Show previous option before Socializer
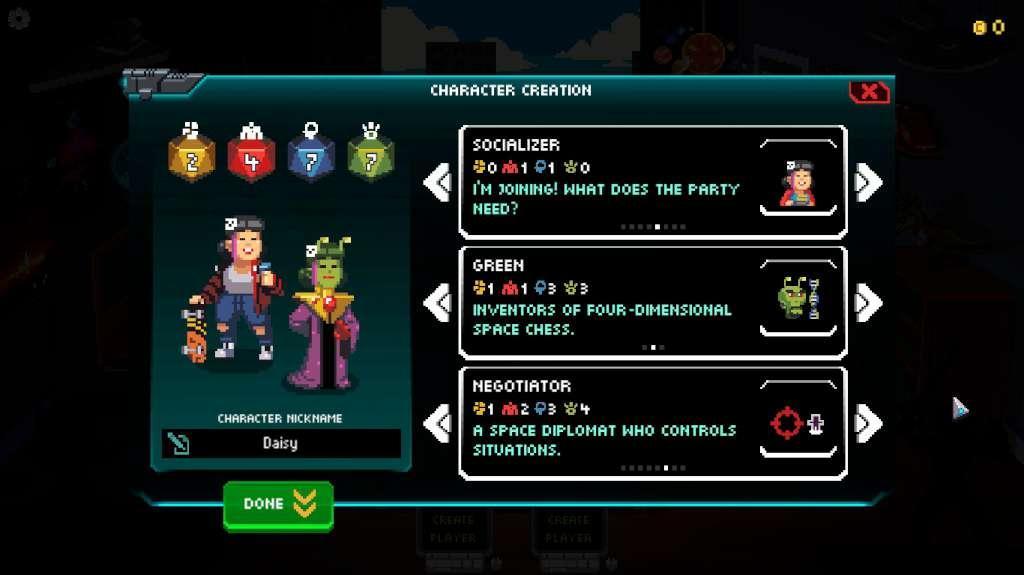Viewport: 1024px width, 575px height. (x=437, y=182)
